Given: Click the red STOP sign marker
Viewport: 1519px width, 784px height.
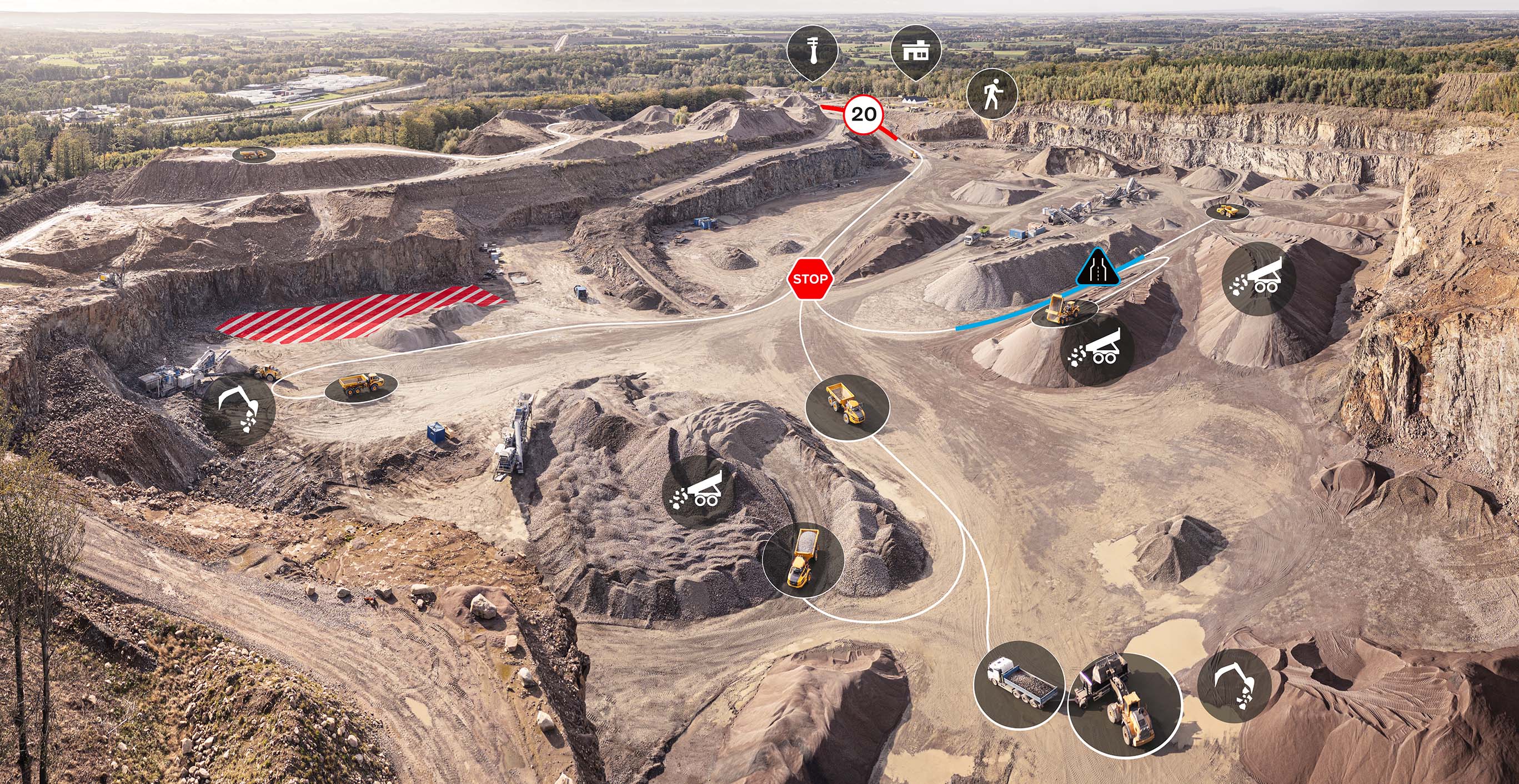Looking at the screenshot, I should click(810, 279).
